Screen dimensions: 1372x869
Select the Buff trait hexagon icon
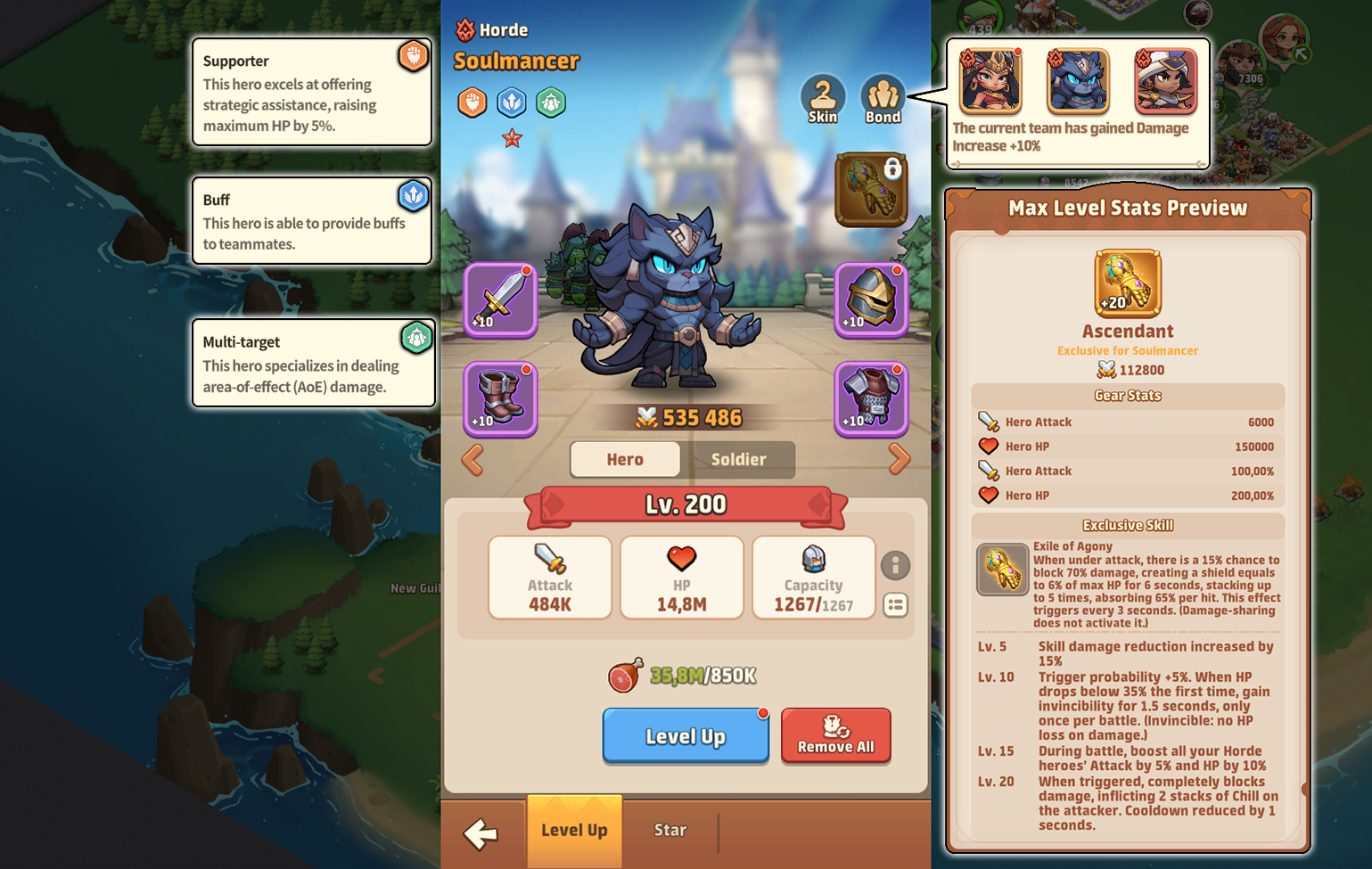(511, 102)
